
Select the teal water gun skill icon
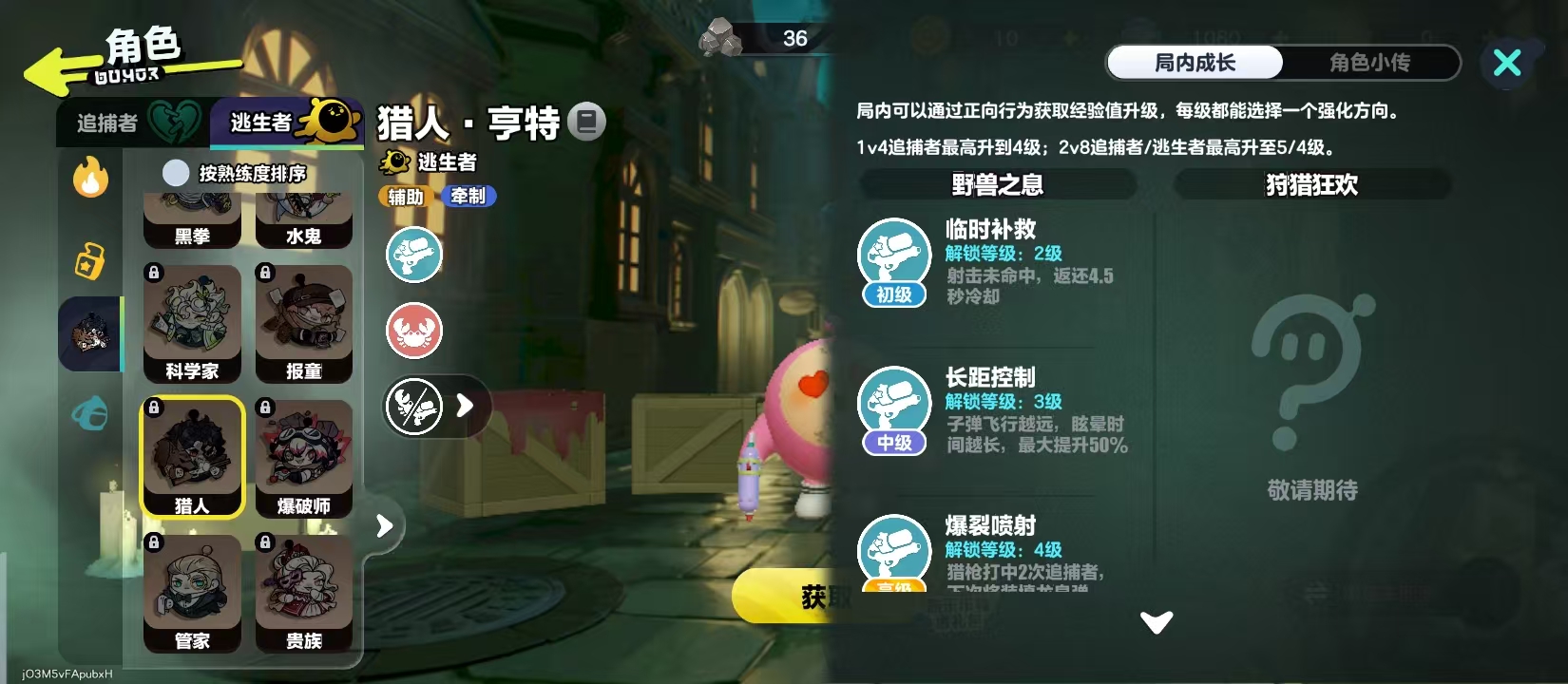coord(414,255)
